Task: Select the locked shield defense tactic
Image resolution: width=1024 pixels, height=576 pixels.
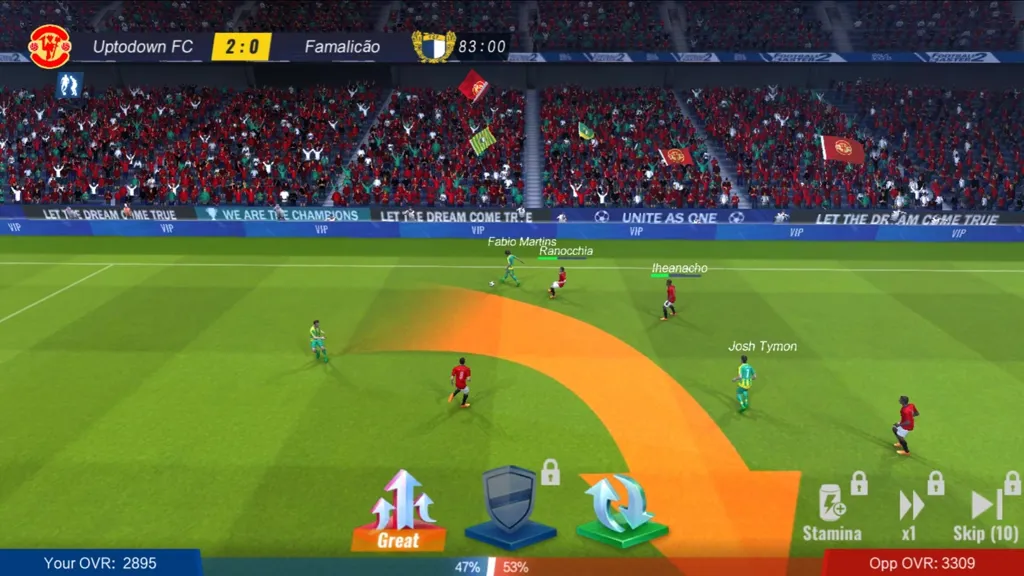Action: (510, 505)
